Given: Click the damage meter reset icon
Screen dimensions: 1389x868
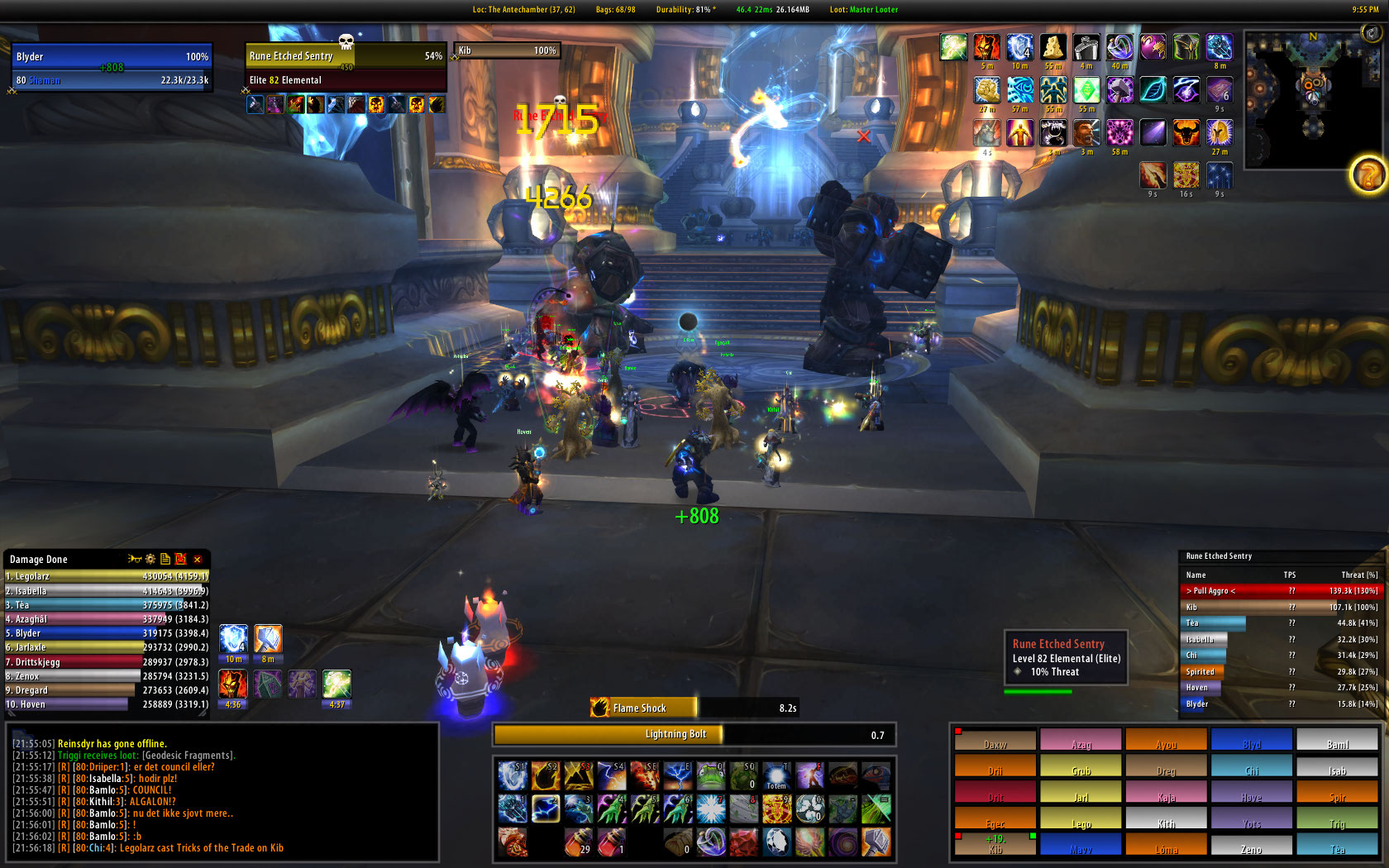Looking at the screenshot, I should pyautogui.click(x=180, y=560).
